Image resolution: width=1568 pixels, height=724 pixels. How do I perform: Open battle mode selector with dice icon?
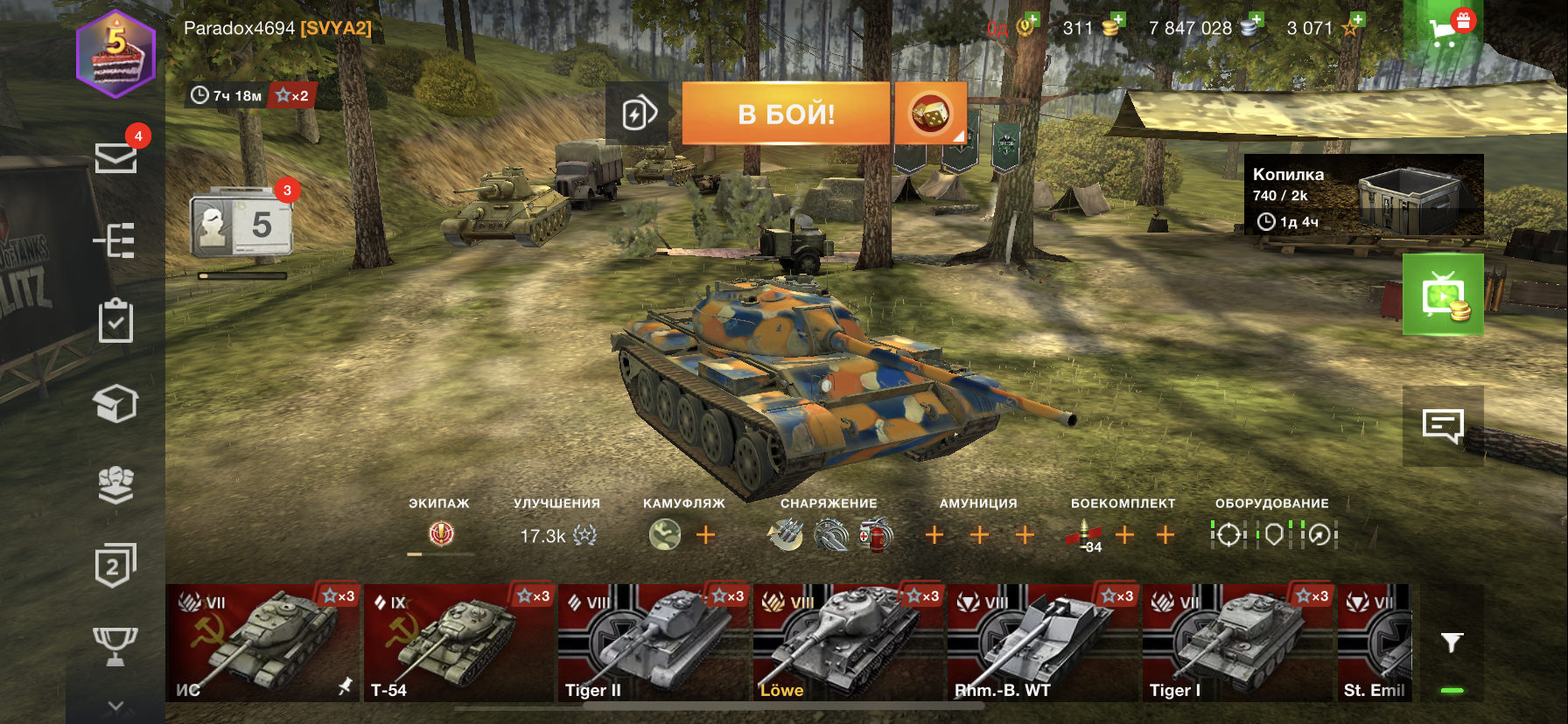click(x=930, y=114)
